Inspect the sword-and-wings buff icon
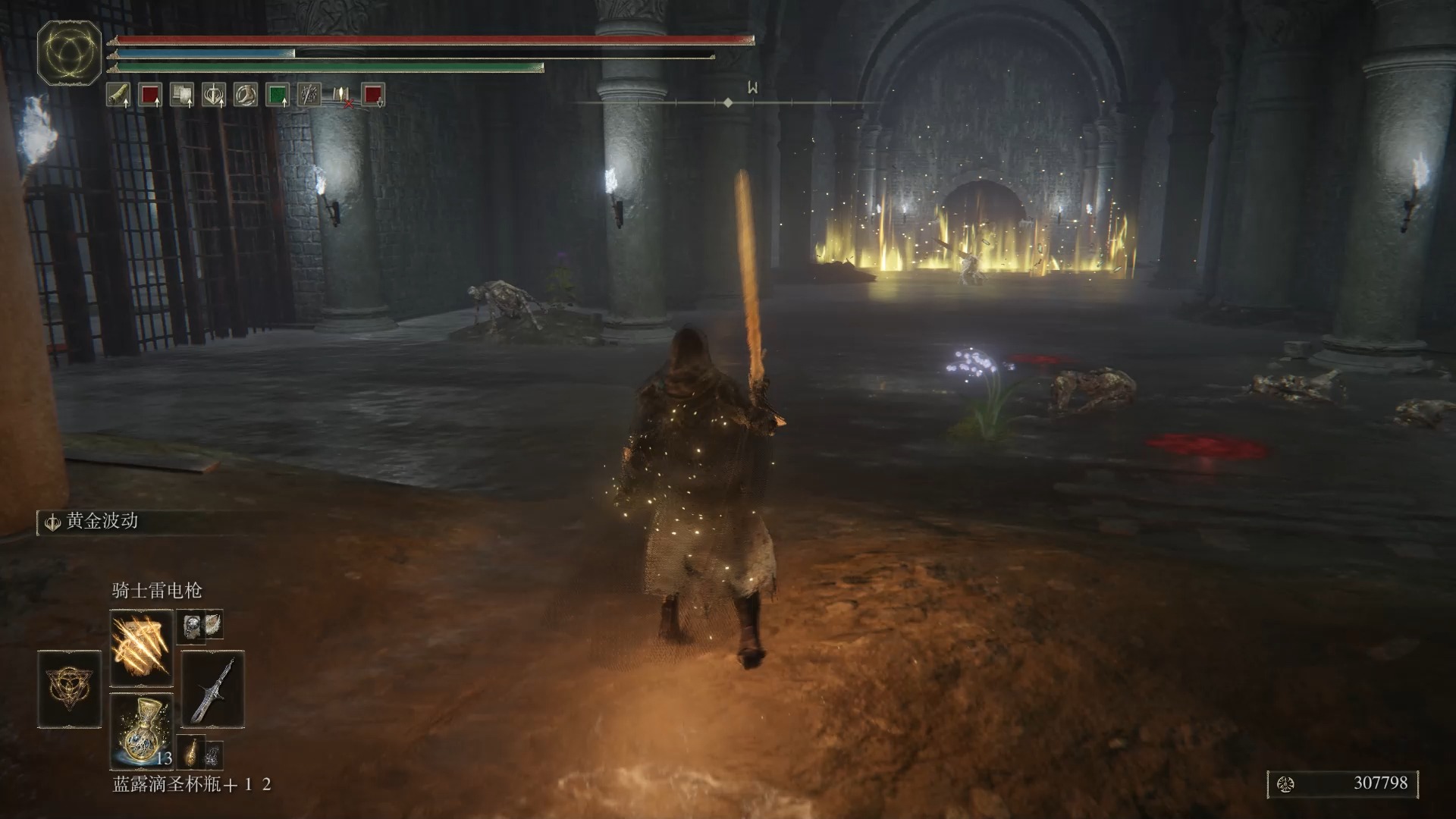This screenshot has width=1456, height=819. click(214, 95)
